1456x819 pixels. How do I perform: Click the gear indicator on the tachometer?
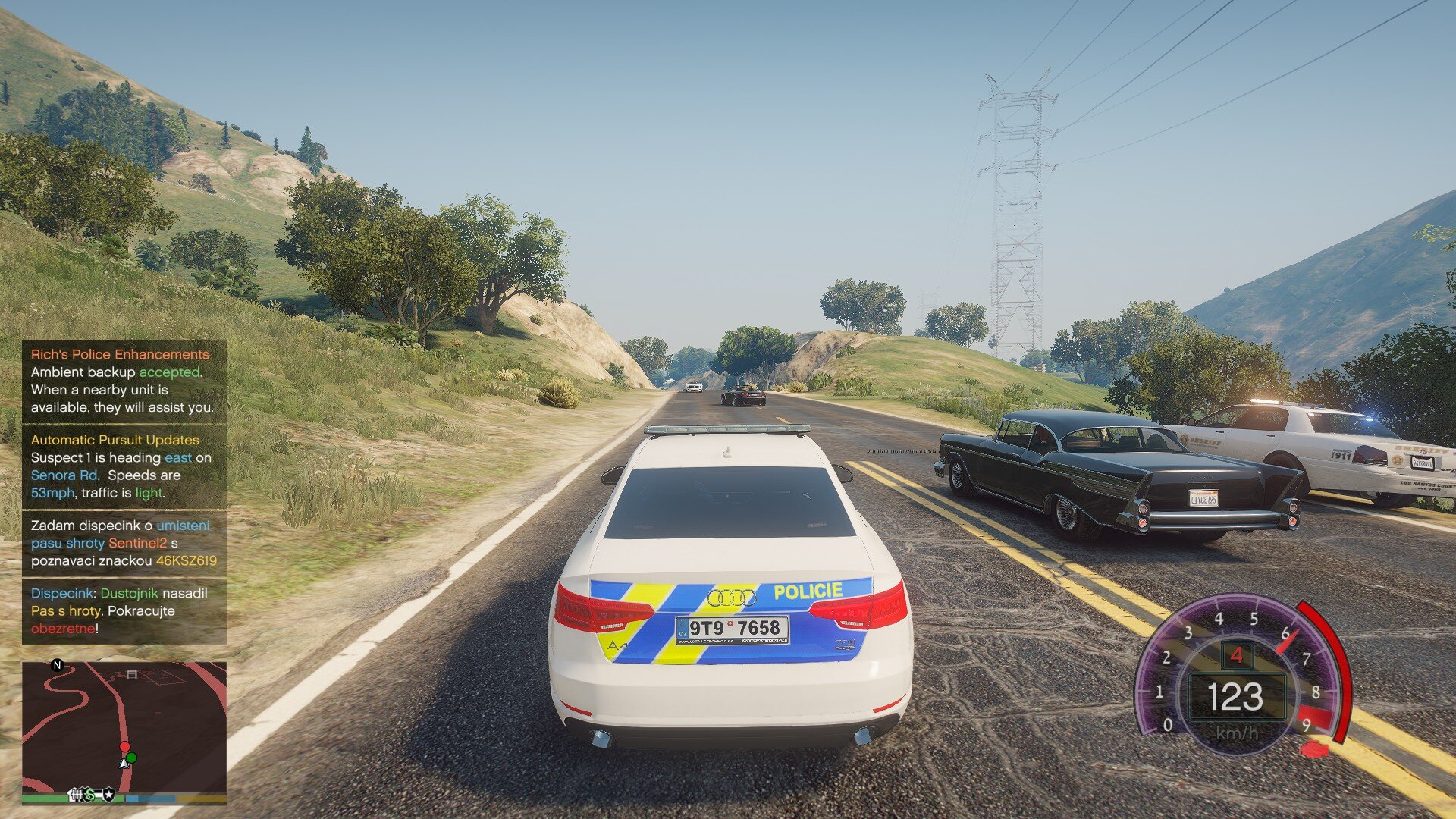click(1237, 654)
